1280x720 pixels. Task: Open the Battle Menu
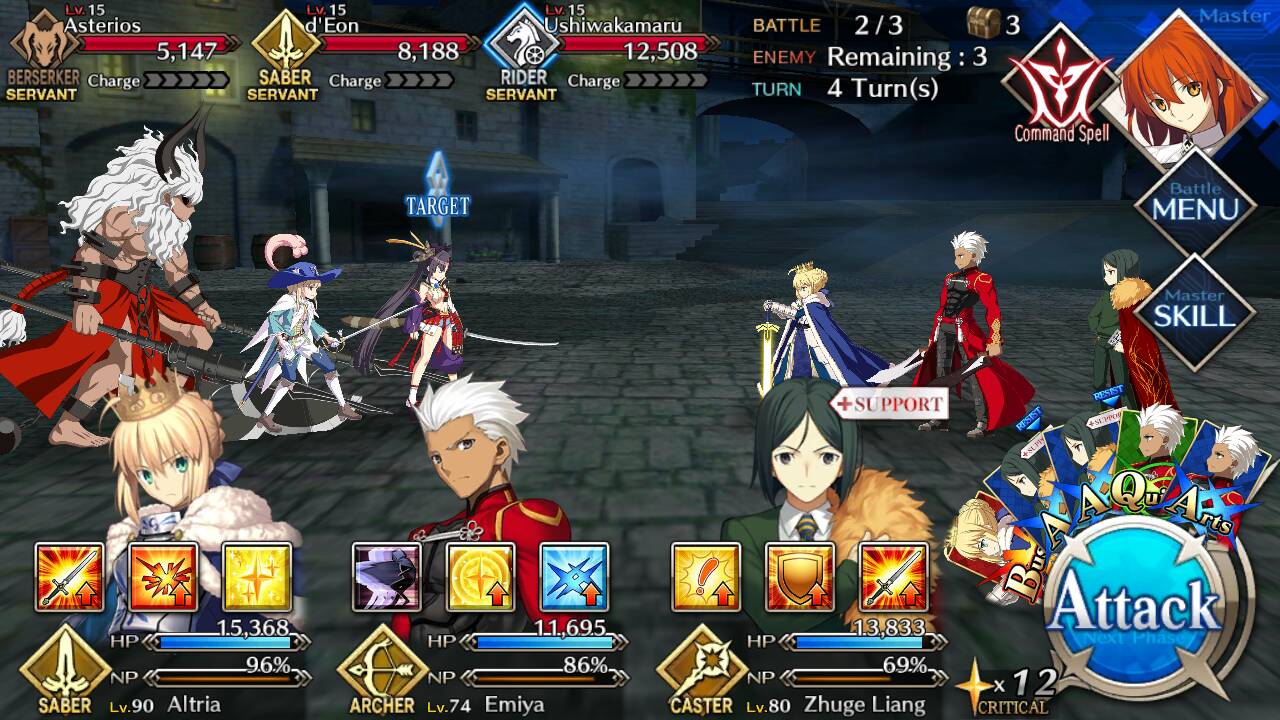(1195, 205)
